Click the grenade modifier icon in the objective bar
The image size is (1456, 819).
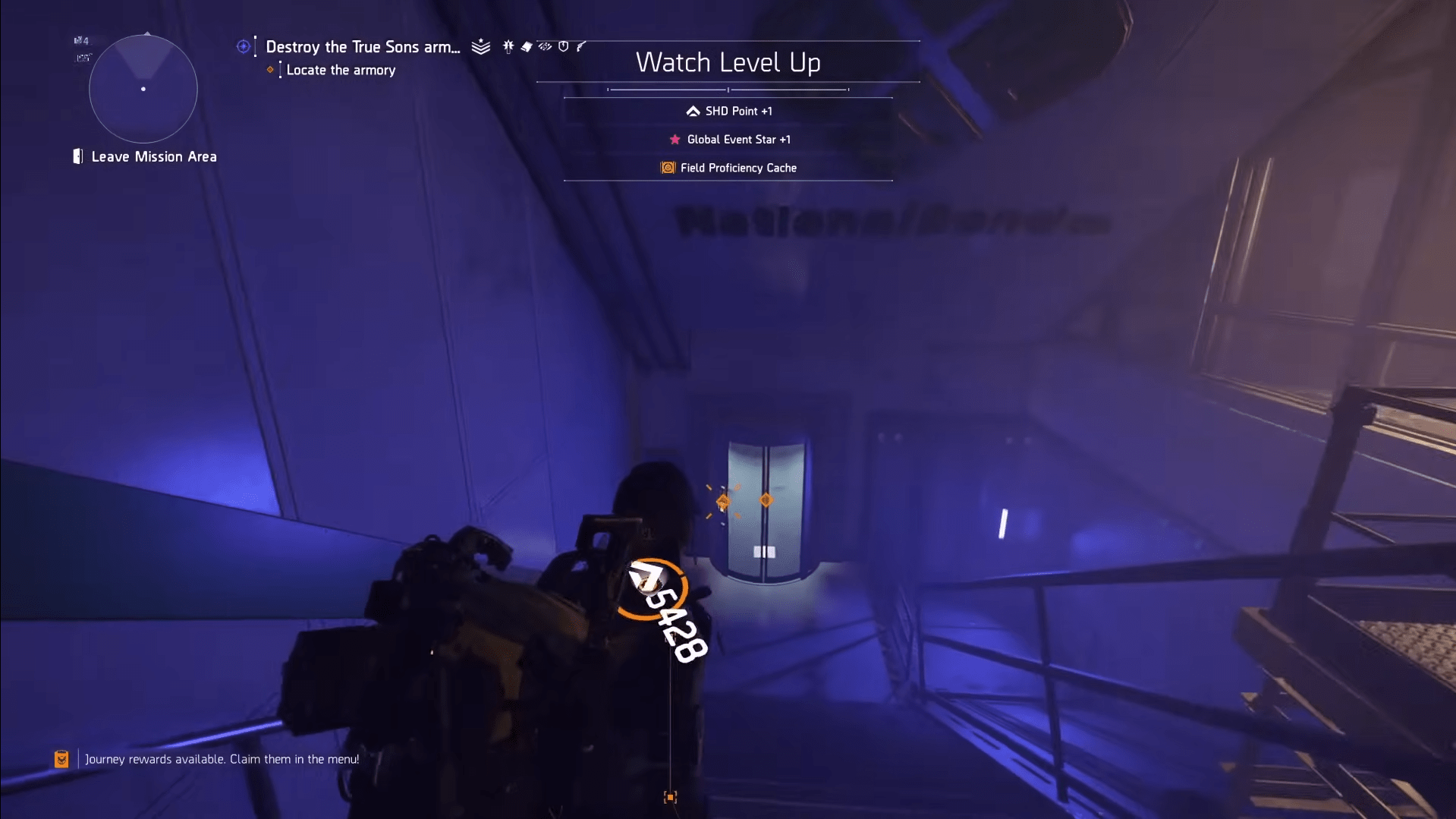[508, 46]
